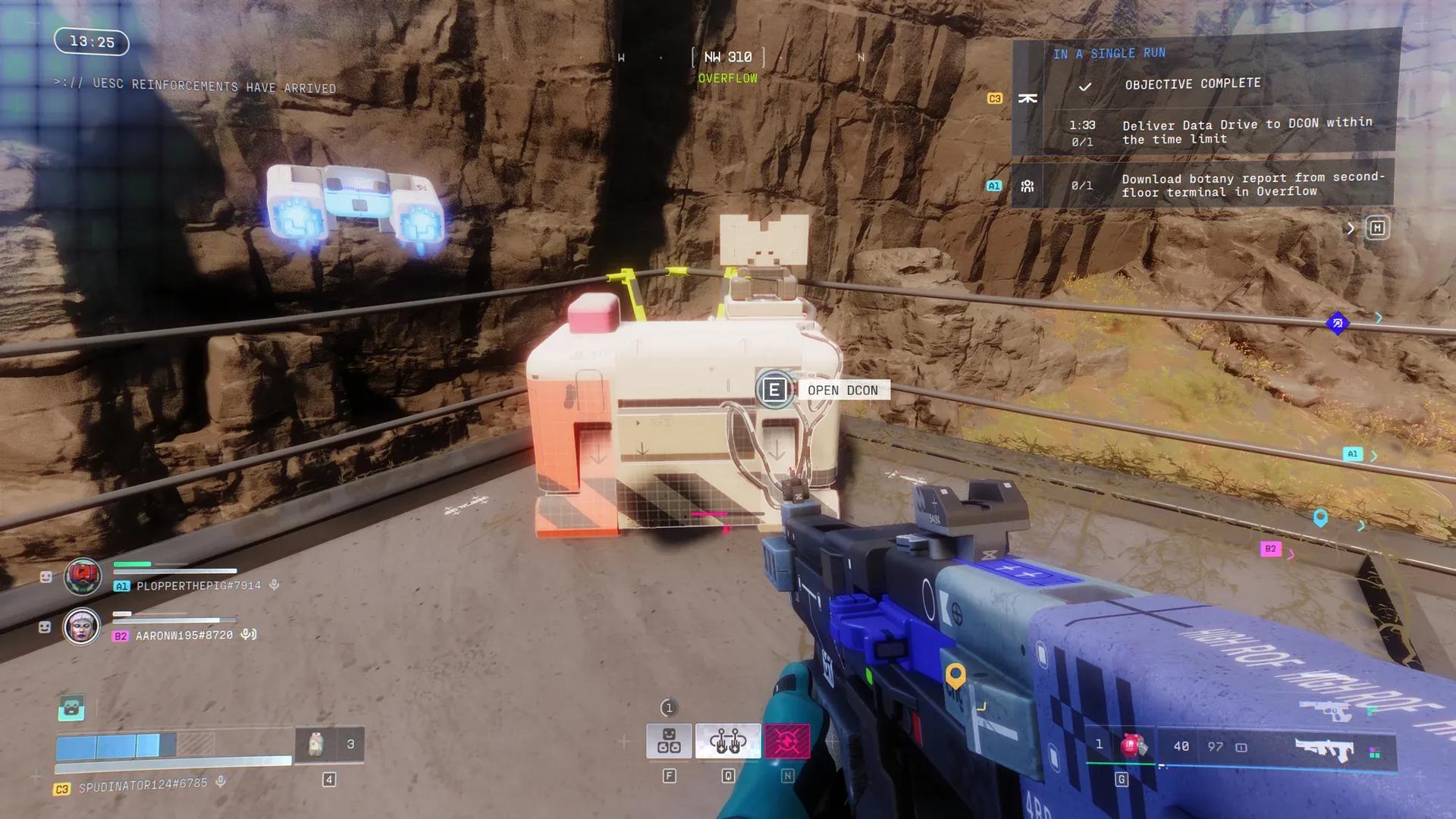Select the pink crossed-out target ability
This screenshot has height=819, width=1456.
(x=787, y=741)
